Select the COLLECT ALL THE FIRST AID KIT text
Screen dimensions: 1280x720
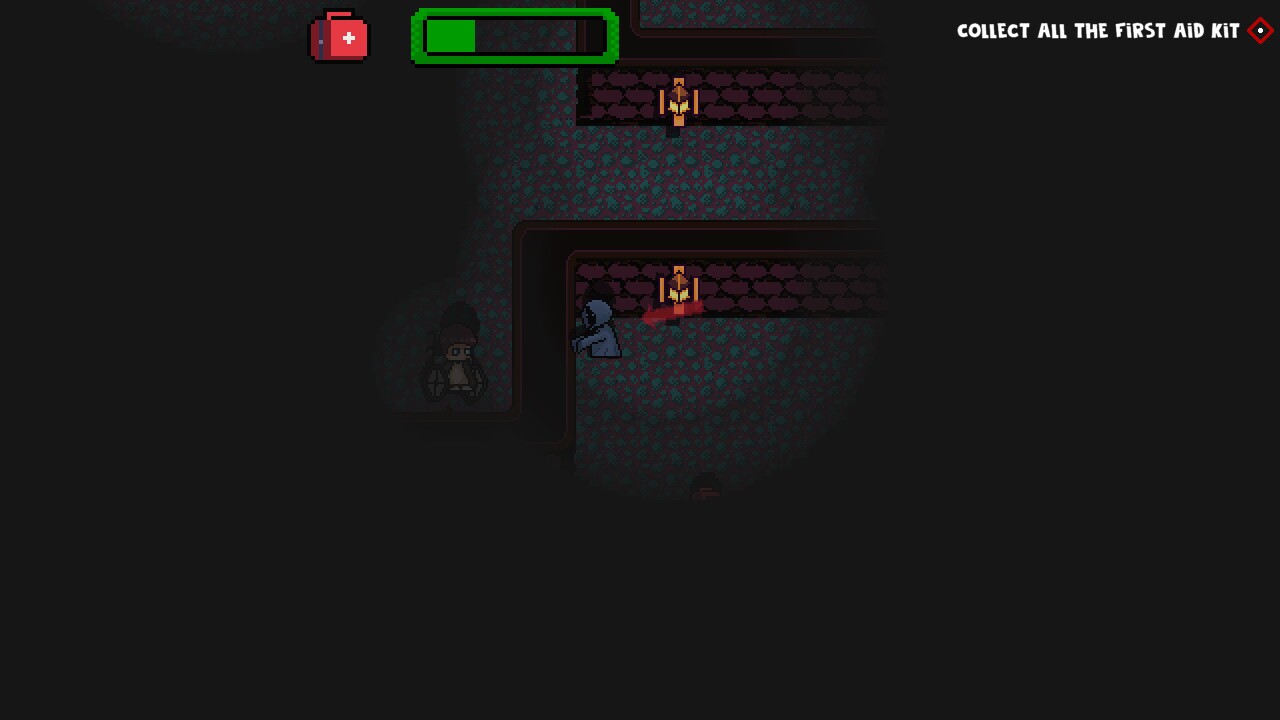(1097, 31)
